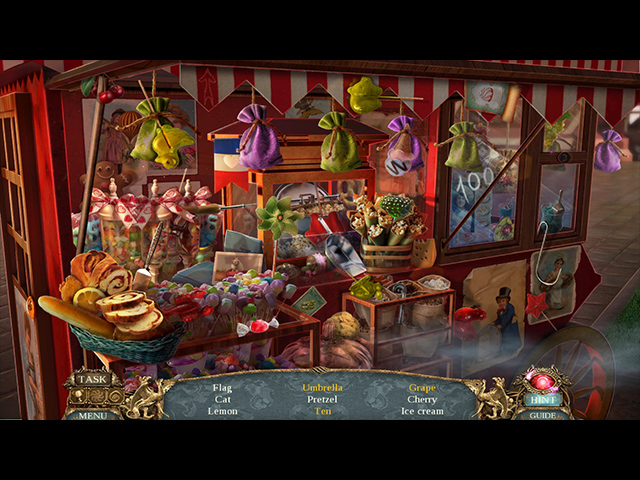Image resolution: width=640 pixels, height=480 pixels.
Task: Open the Menu
Action: 92,413
